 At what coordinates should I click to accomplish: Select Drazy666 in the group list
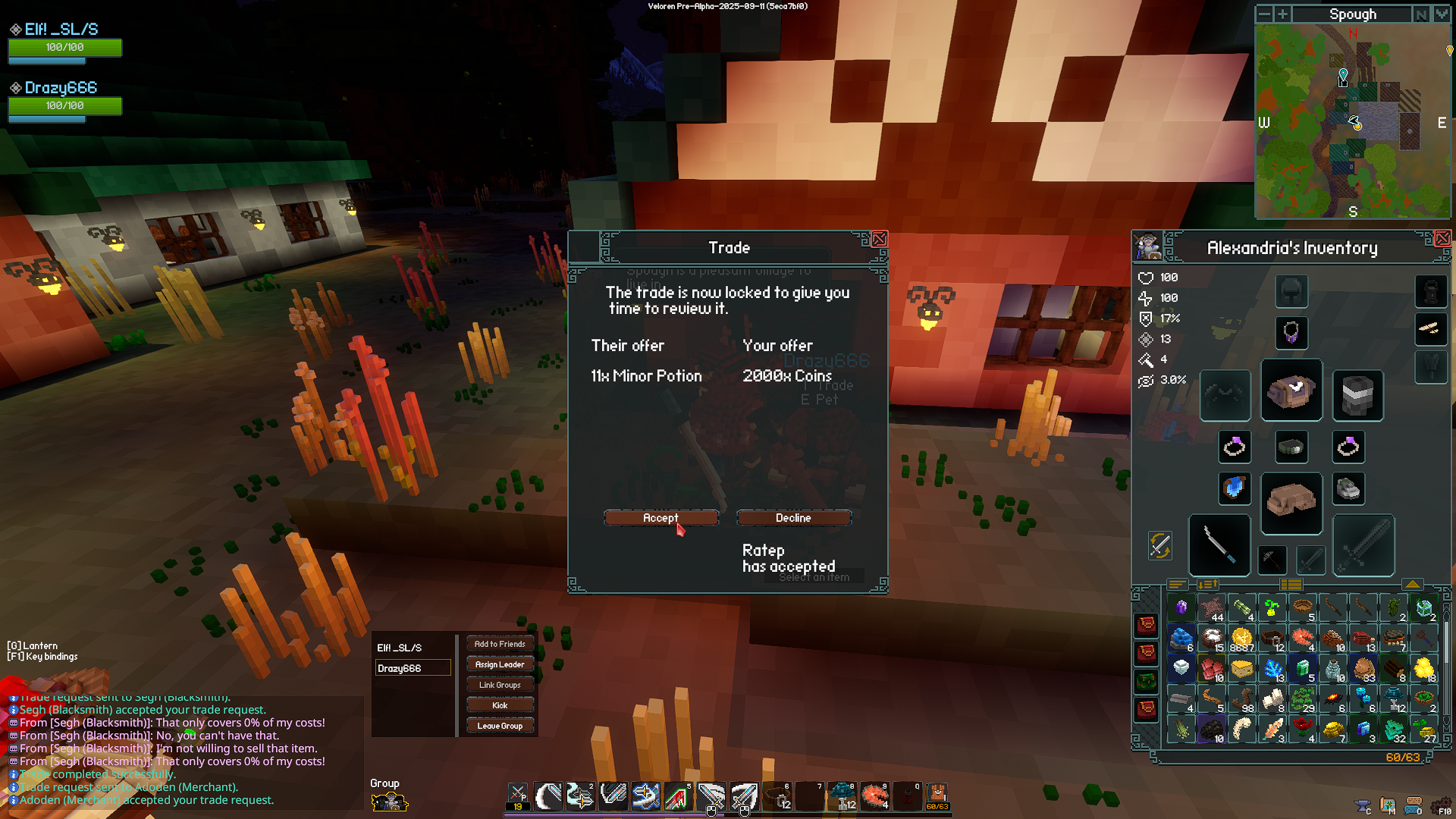pyautogui.click(x=413, y=668)
